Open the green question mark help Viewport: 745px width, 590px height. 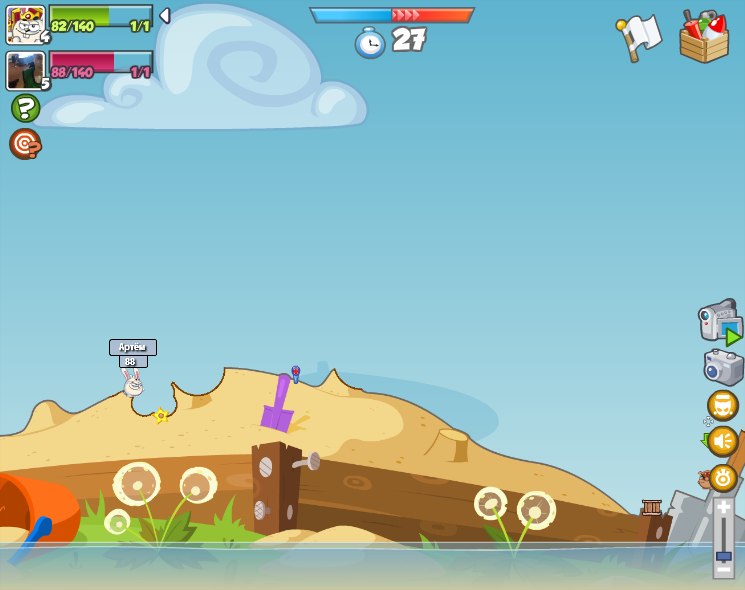pos(25,108)
